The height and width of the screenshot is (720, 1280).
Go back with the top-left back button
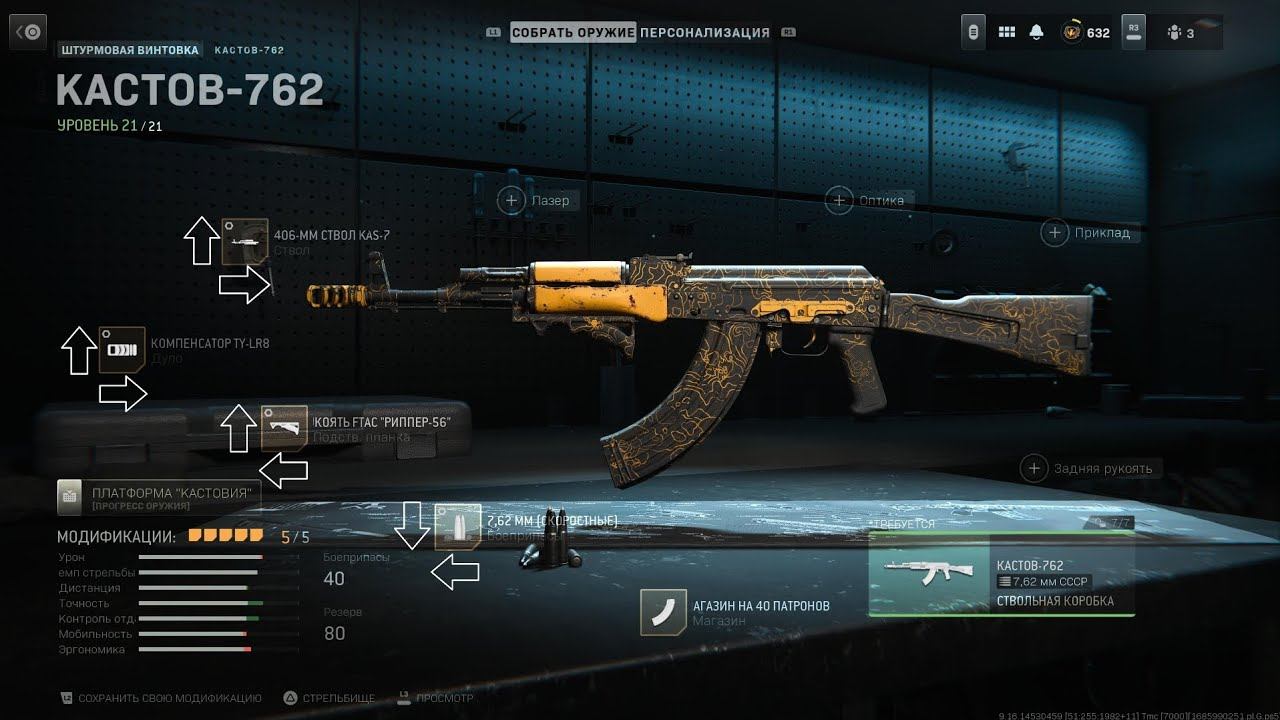pyautogui.click(x=29, y=32)
